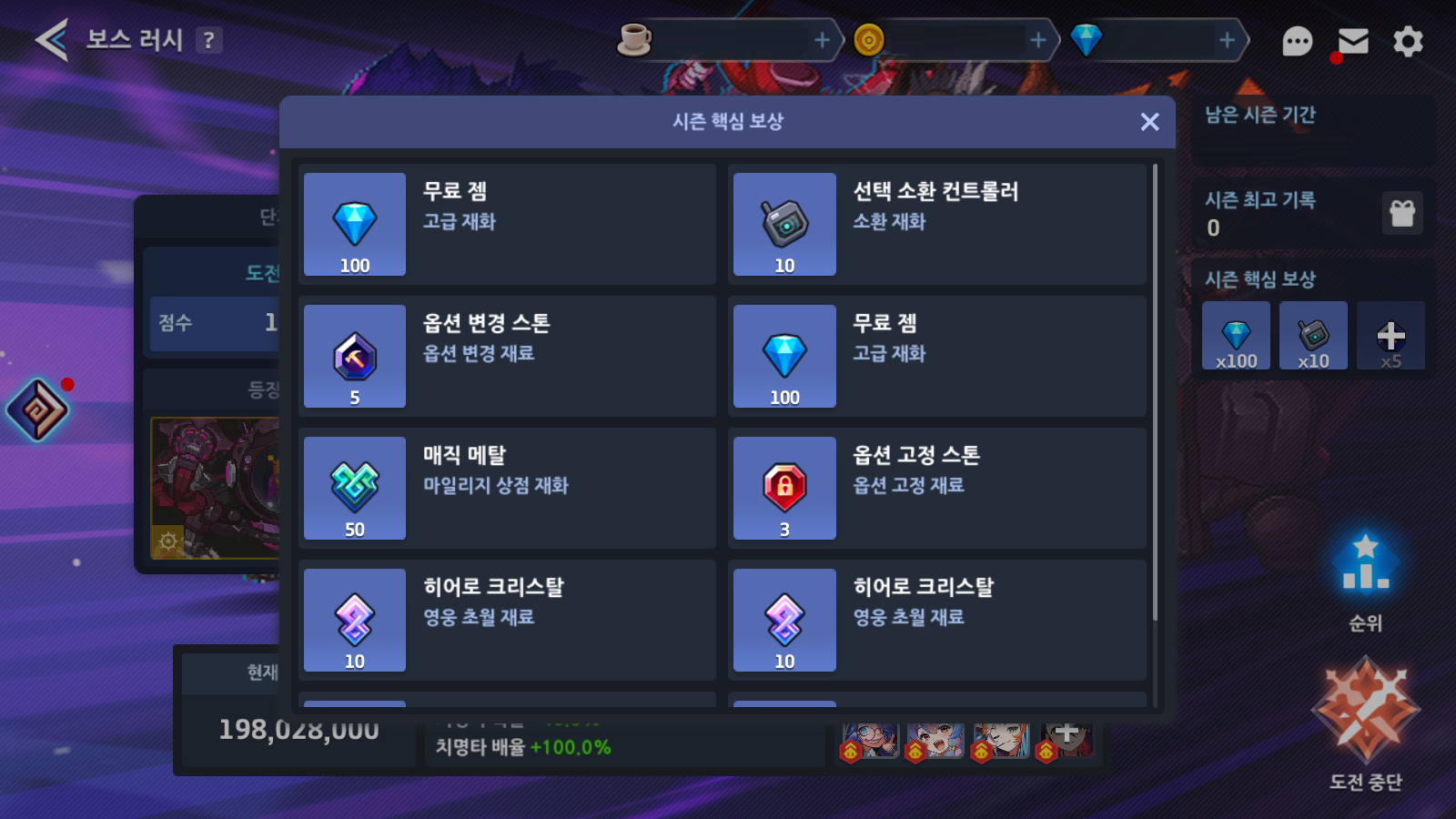This screenshot has height=819, width=1456.
Task: Select the 옵션 변경 스톤 reward
Action: point(508,356)
